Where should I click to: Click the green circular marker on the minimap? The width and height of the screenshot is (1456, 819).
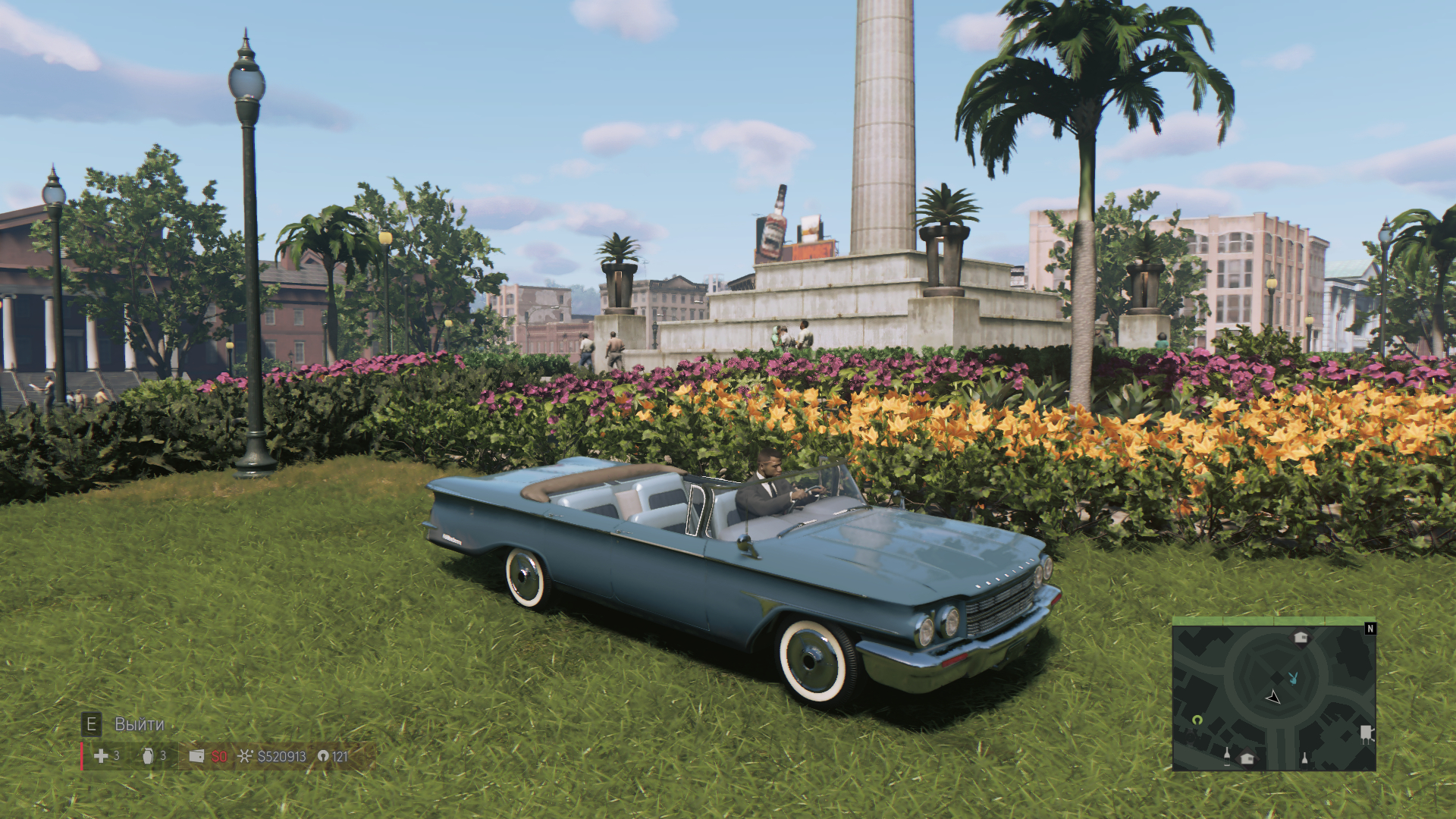coord(1198,720)
